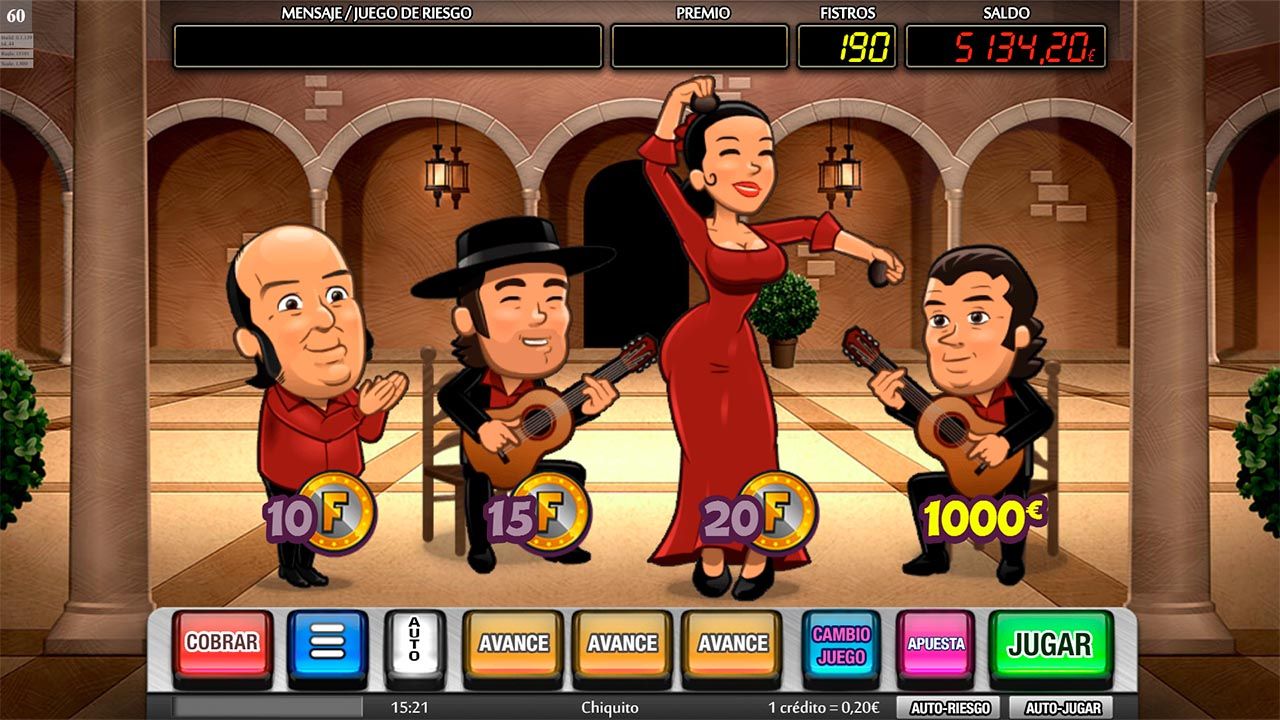Switch games with CAMBIO JUEGO

(841, 645)
